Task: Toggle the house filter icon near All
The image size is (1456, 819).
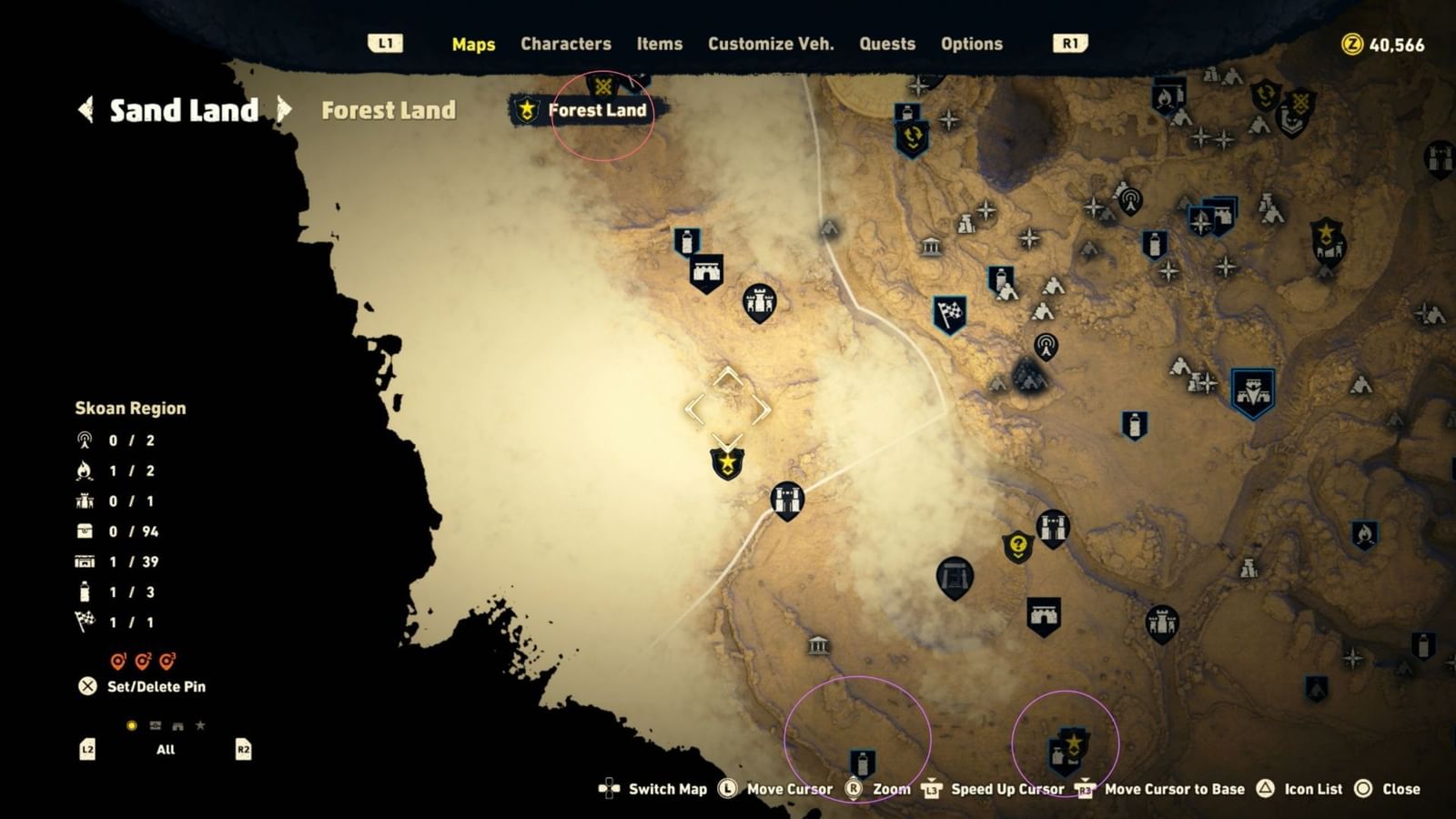Action: pos(177,725)
